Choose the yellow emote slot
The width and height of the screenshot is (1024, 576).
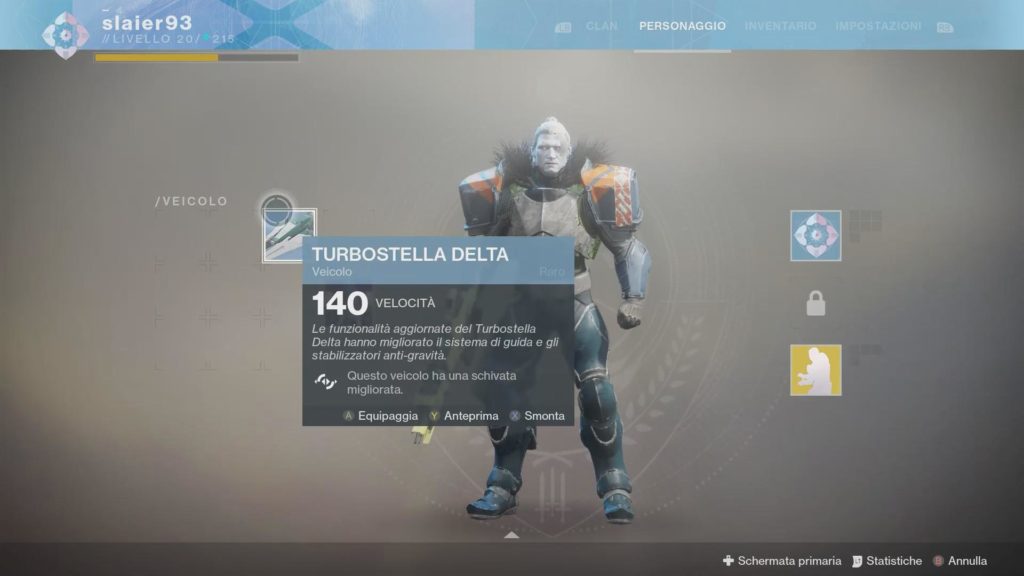coord(816,370)
